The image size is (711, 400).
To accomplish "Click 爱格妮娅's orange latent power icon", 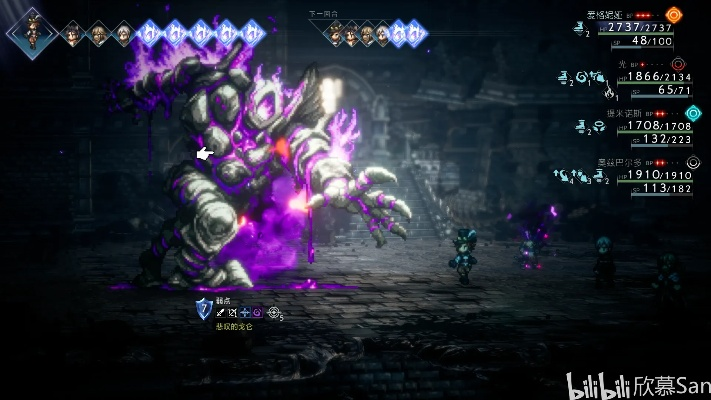I will [x=674, y=15].
